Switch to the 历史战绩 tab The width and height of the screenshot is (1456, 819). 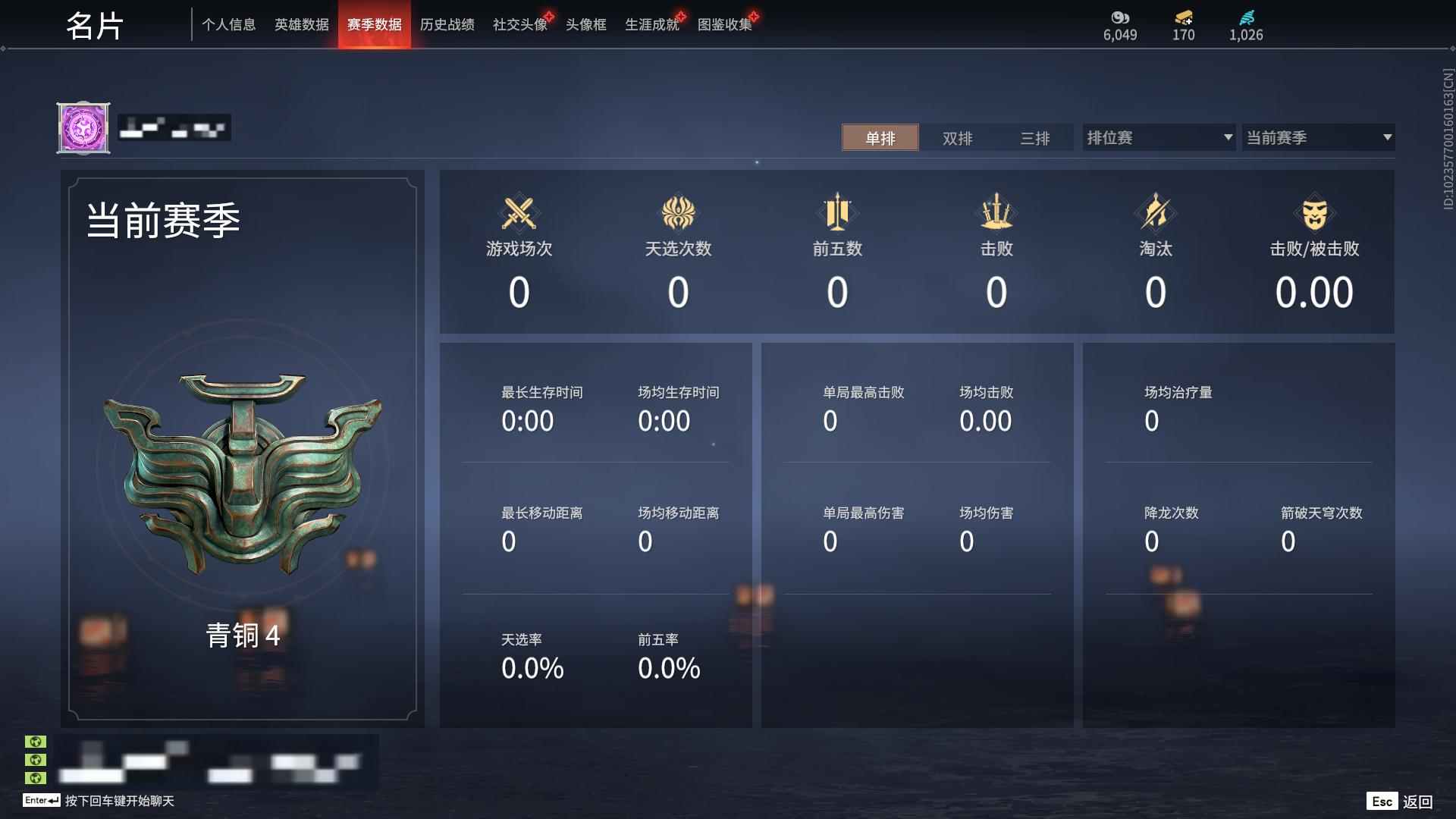point(447,24)
